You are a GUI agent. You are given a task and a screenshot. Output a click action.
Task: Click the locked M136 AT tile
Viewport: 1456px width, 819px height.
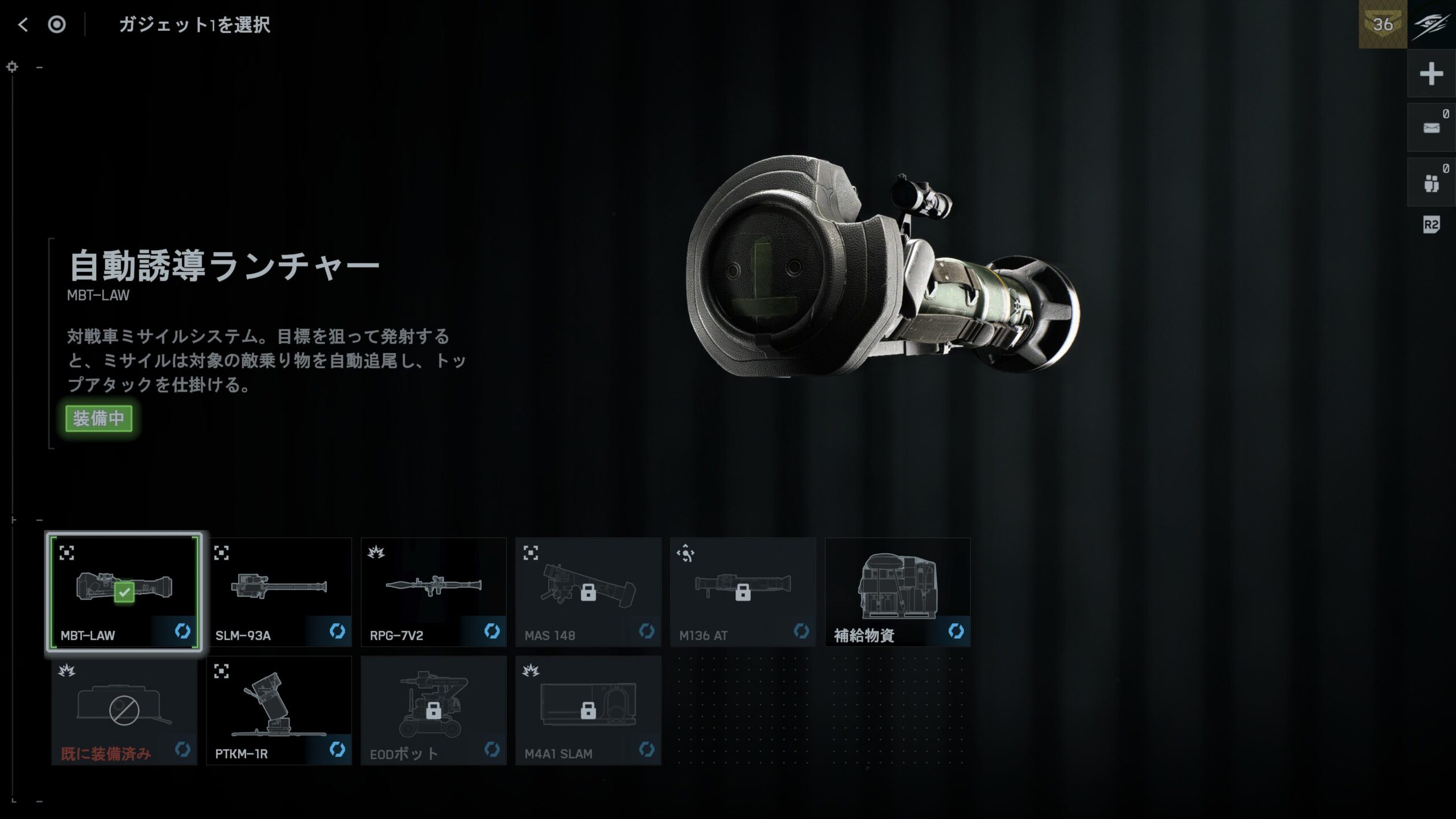pos(743,592)
